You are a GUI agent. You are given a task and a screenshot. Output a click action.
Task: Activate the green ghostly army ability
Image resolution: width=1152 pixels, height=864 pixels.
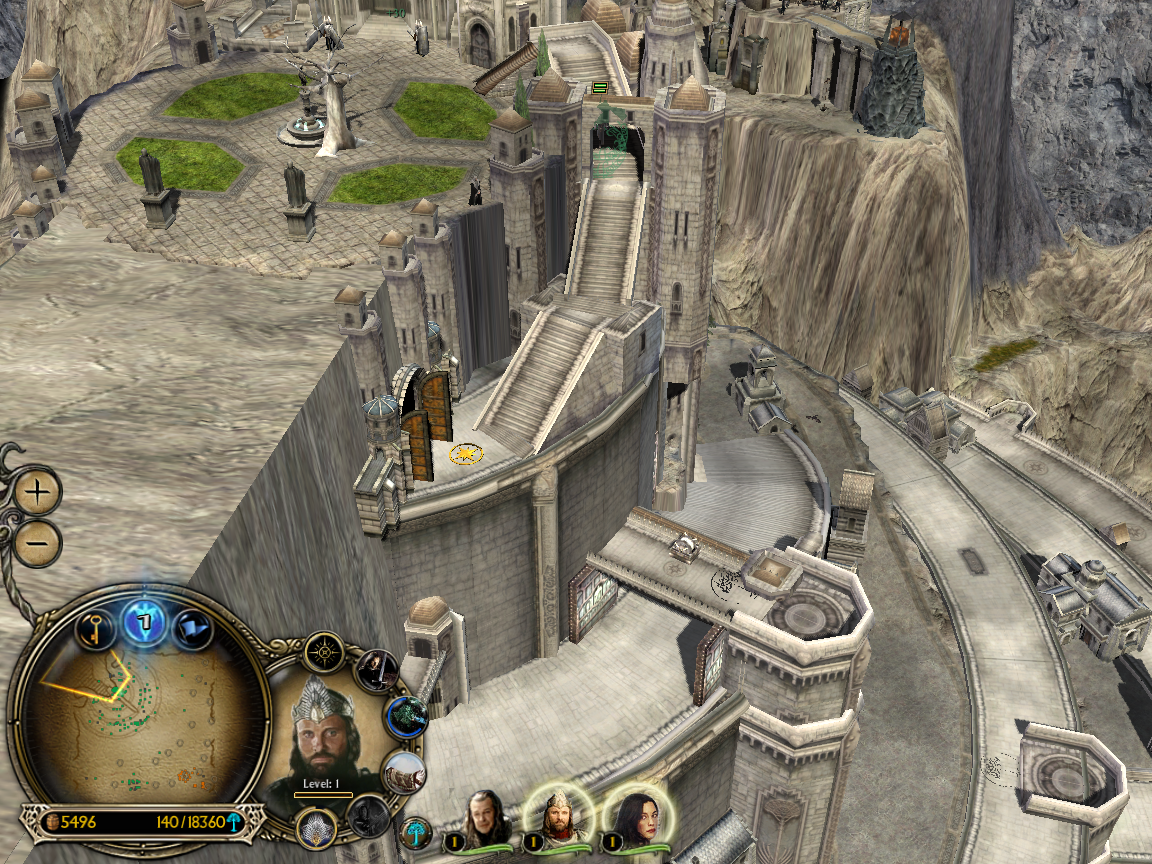(x=408, y=716)
